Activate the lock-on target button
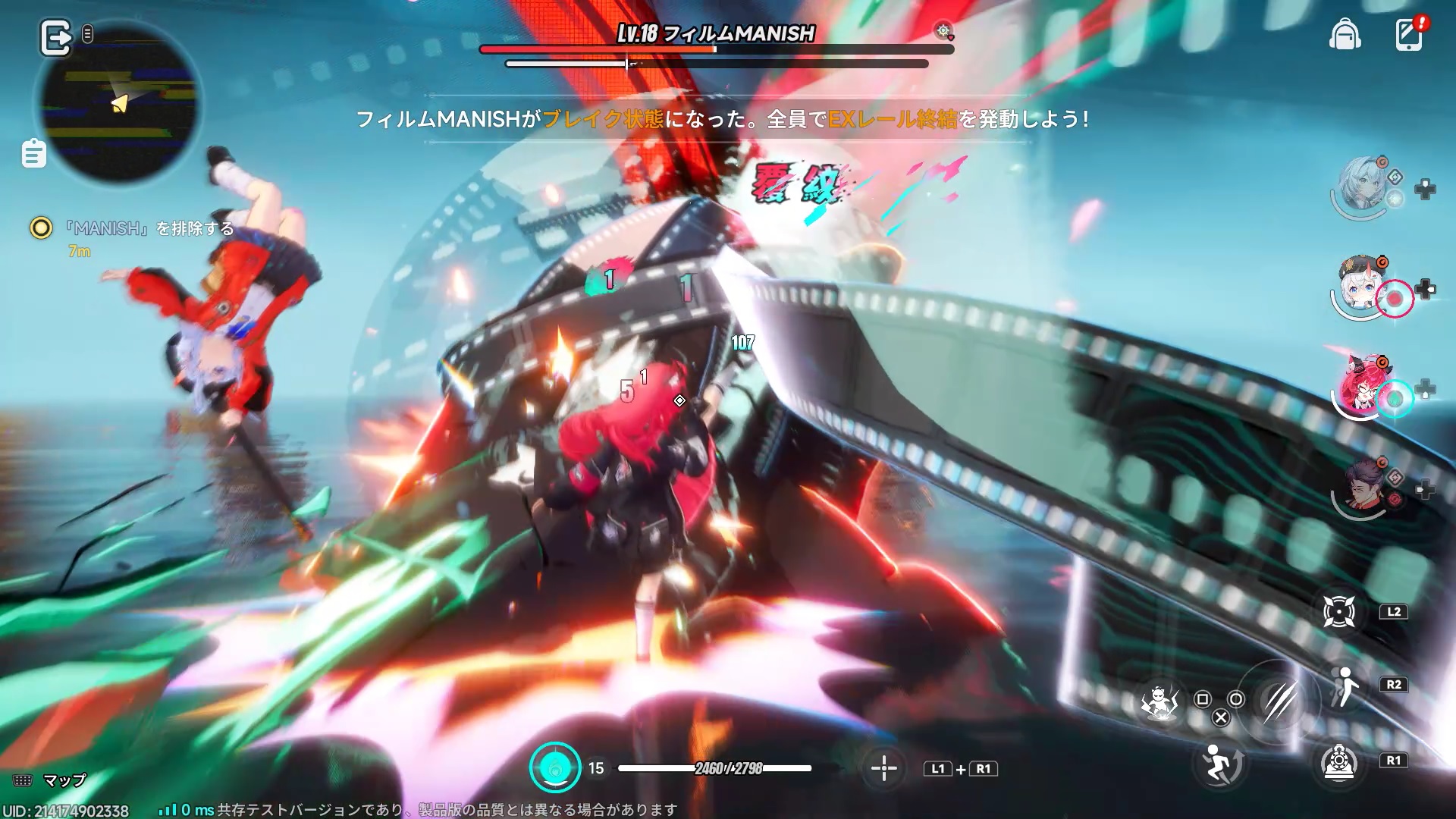This screenshot has height=819, width=1456. click(1338, 612)
